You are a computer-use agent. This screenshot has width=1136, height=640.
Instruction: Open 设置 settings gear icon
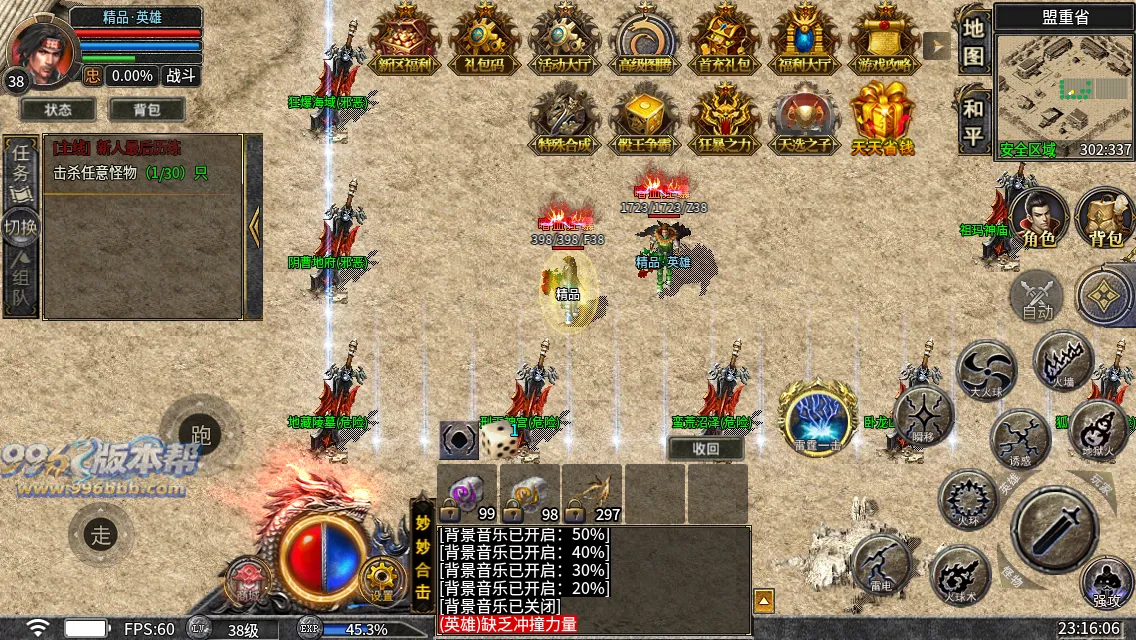383,577
